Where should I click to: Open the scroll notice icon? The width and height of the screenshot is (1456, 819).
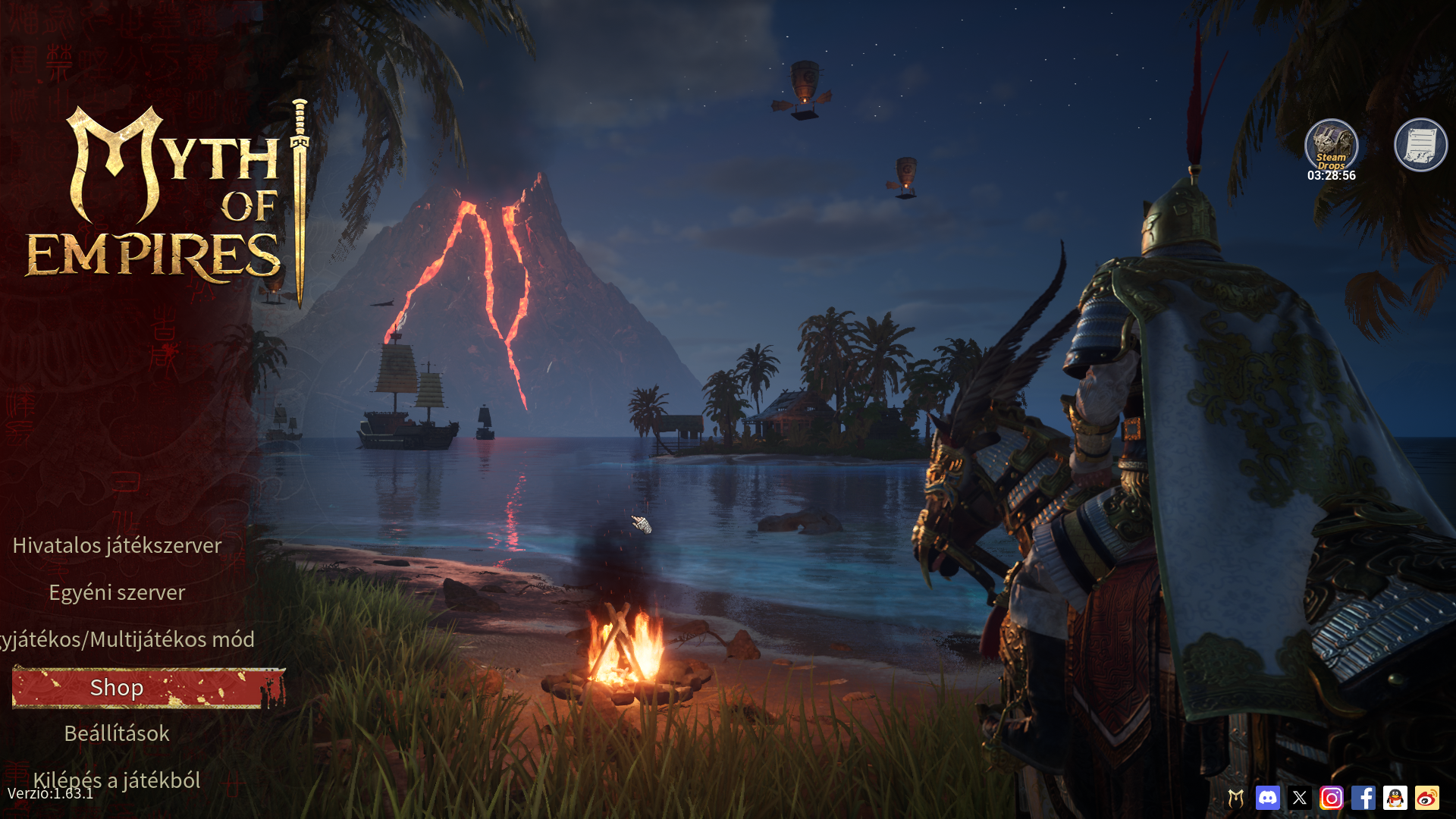click(x=1420, y=145)
